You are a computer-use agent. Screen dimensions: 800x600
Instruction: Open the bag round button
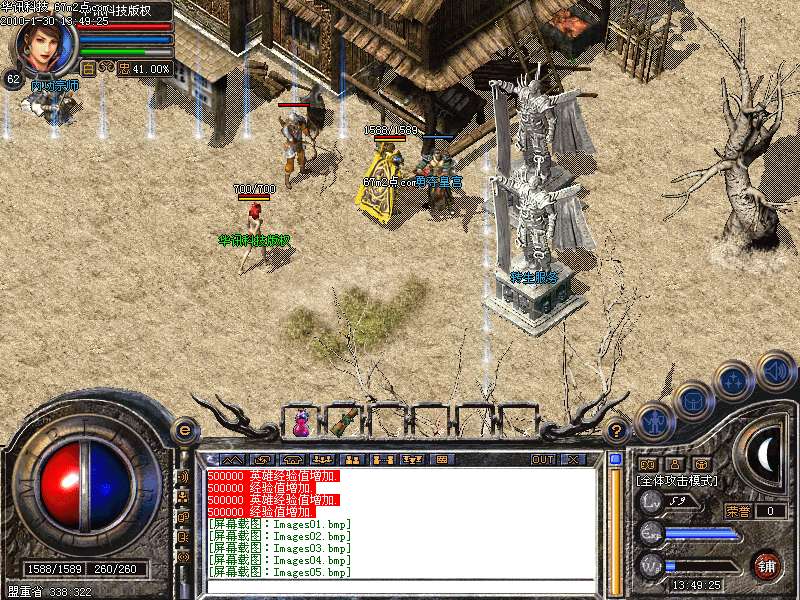click(x=692, y=400)
